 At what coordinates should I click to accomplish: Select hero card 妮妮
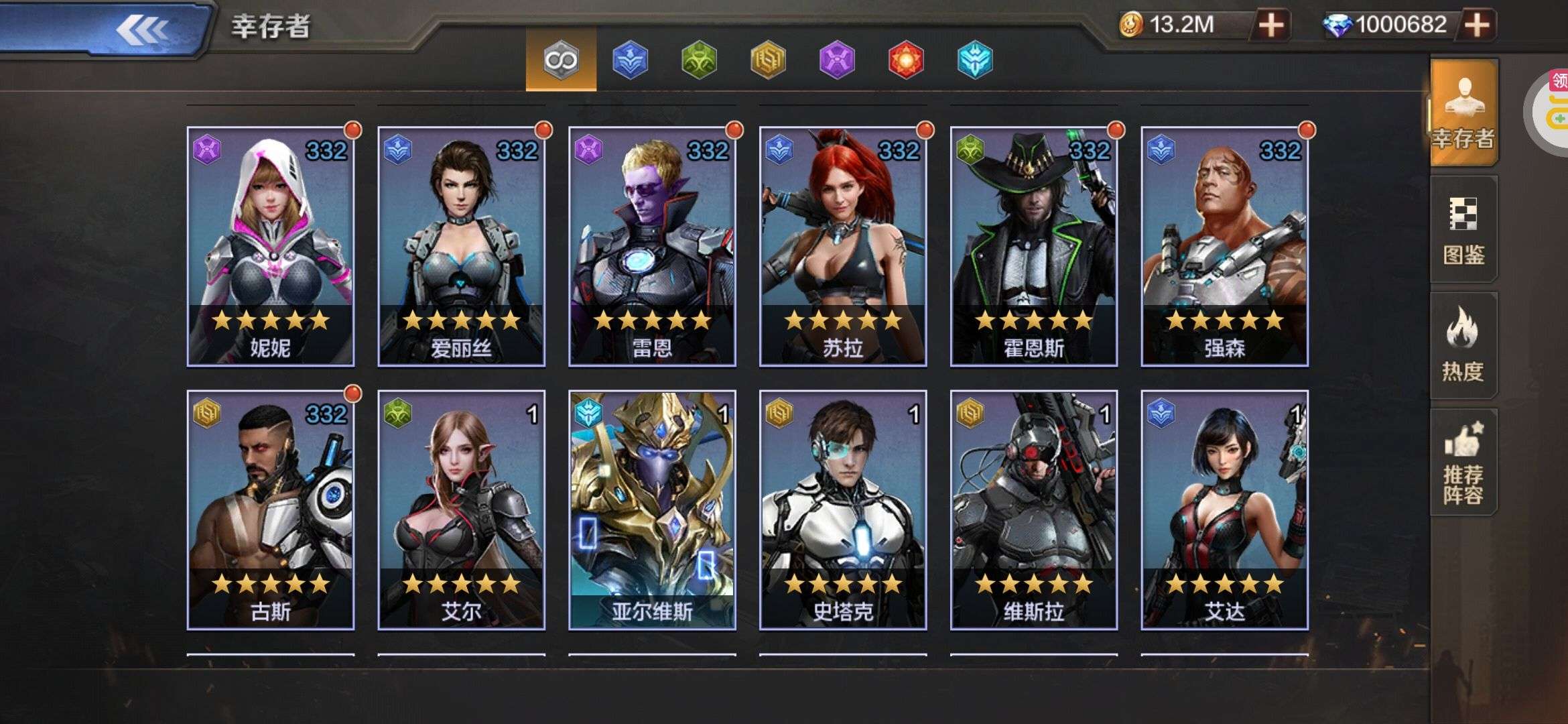[271, 246]
